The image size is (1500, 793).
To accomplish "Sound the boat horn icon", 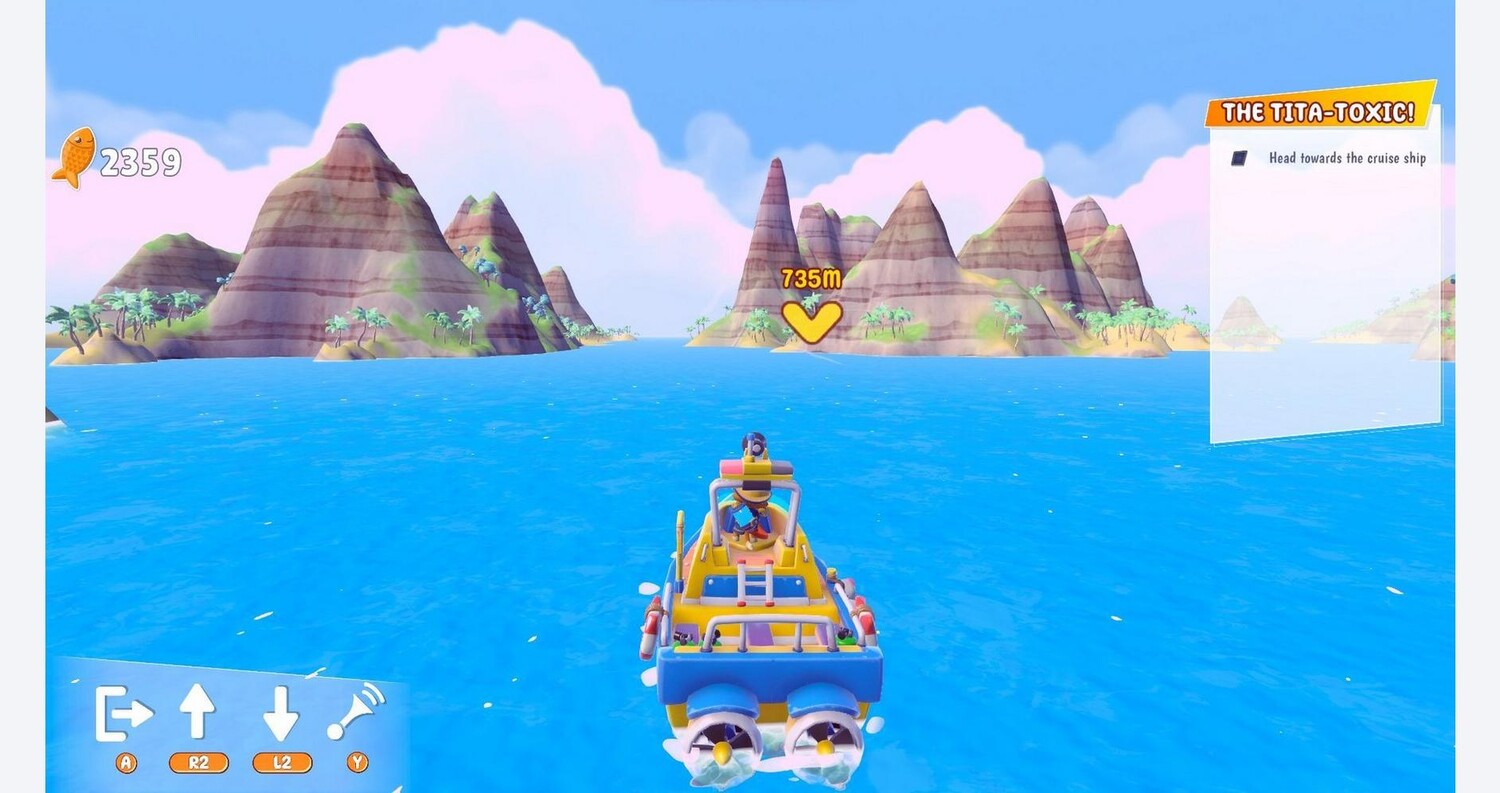I will [357, 710].
